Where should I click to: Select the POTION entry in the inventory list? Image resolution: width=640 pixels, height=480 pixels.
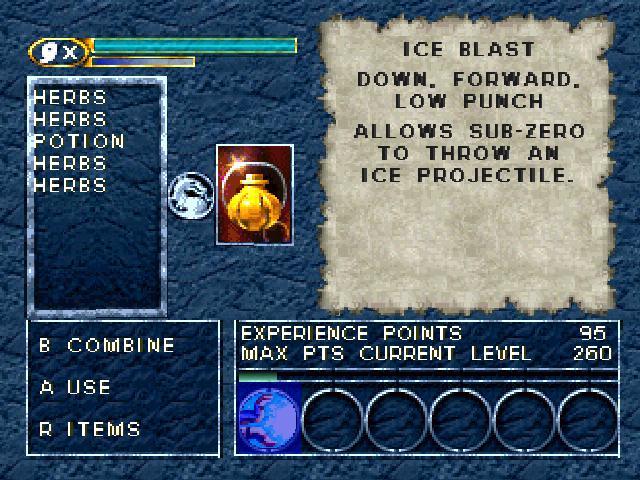click(x=79, y=142)
